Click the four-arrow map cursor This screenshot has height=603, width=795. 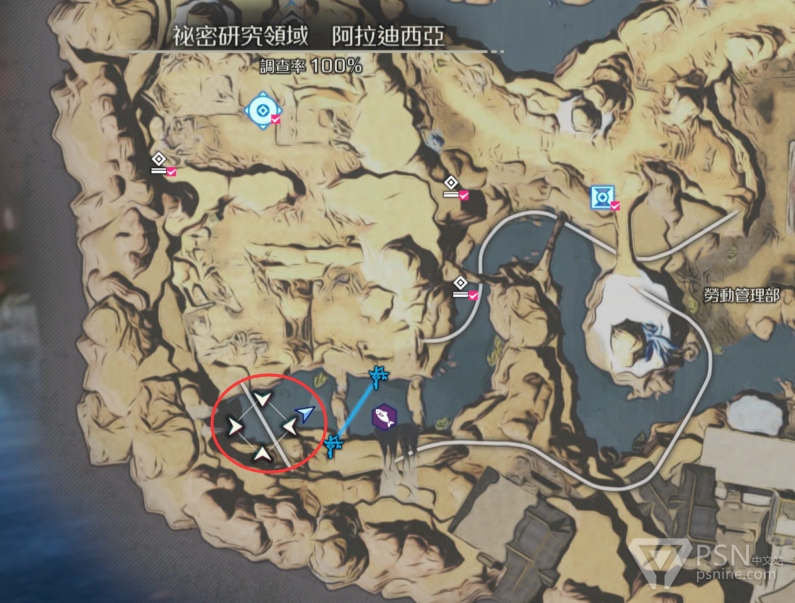pyautogui.click(x=262, y=428)
